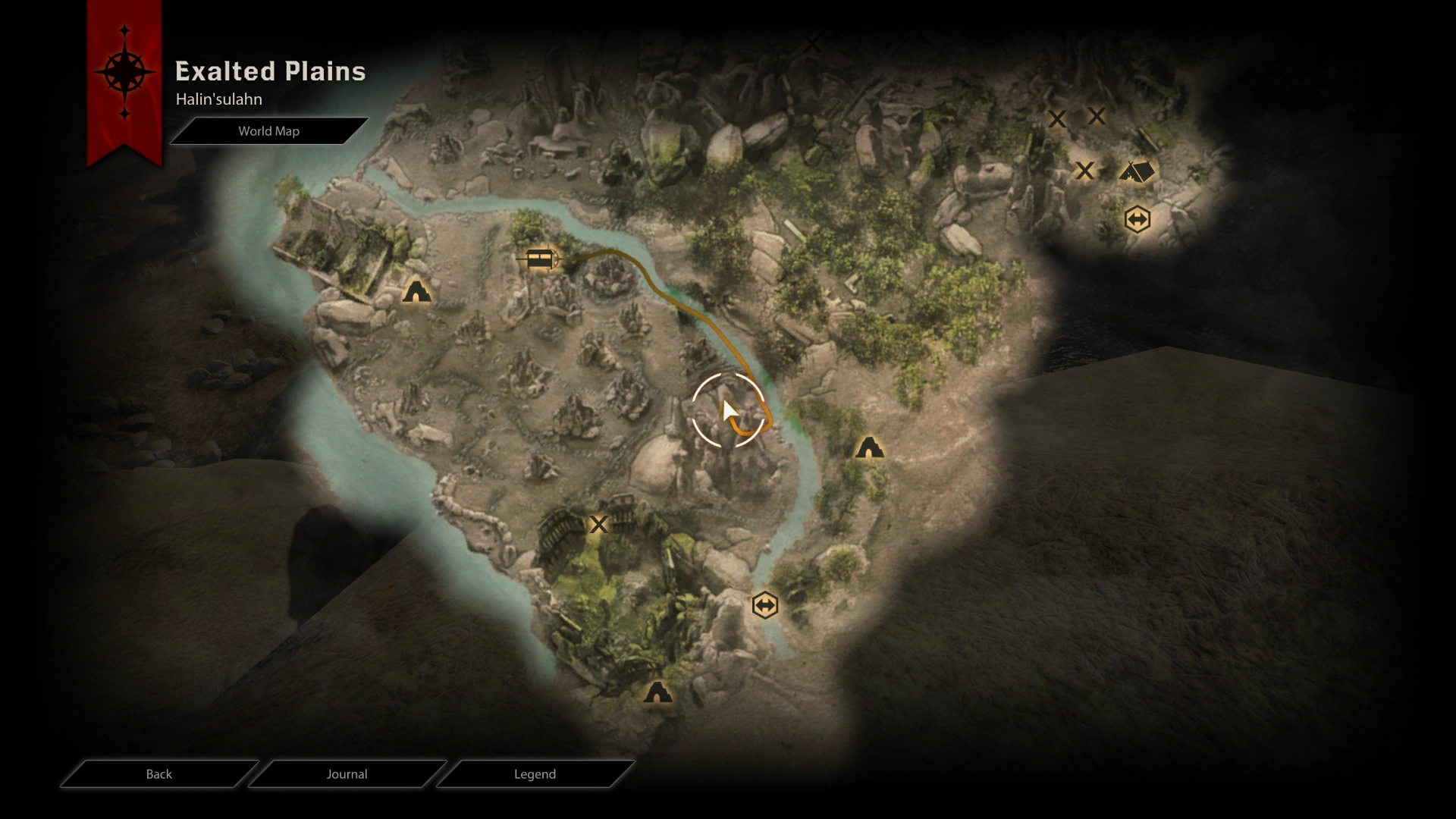
Task: Click the X marker near the southern ruins
Action: point(599,524)
